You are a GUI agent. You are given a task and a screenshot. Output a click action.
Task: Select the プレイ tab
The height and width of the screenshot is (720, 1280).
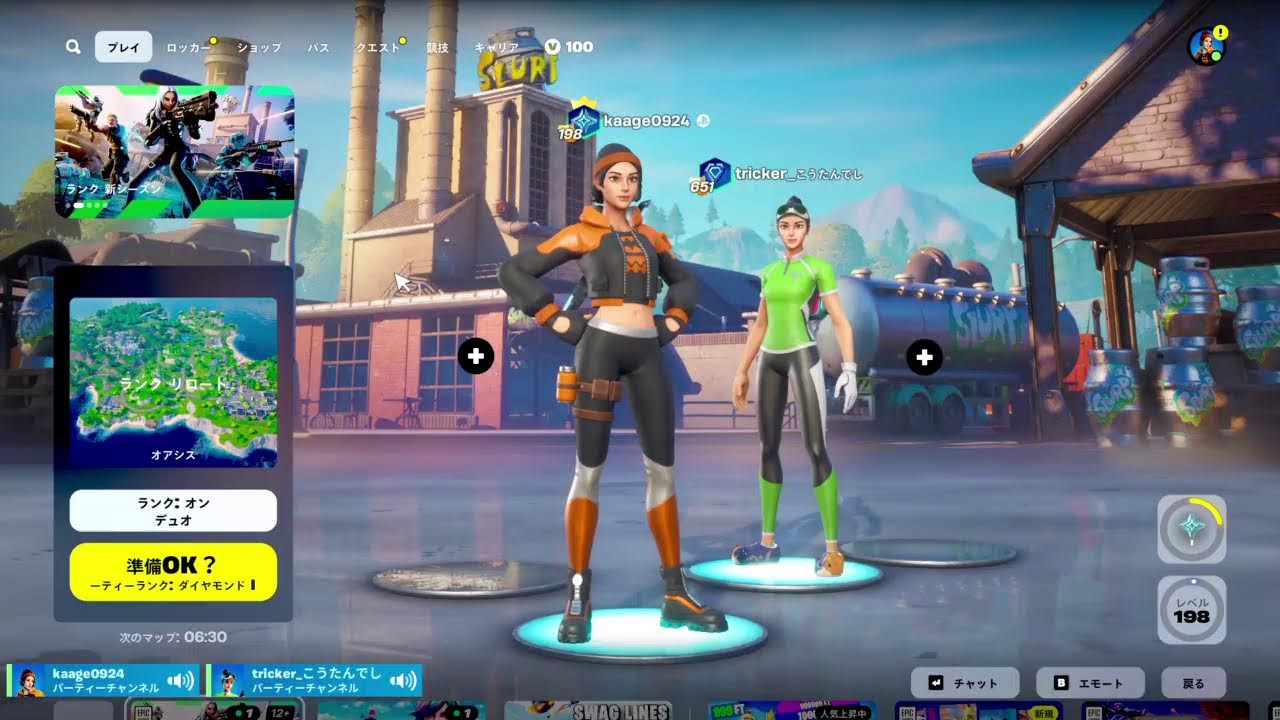click(x=124, y=47)
